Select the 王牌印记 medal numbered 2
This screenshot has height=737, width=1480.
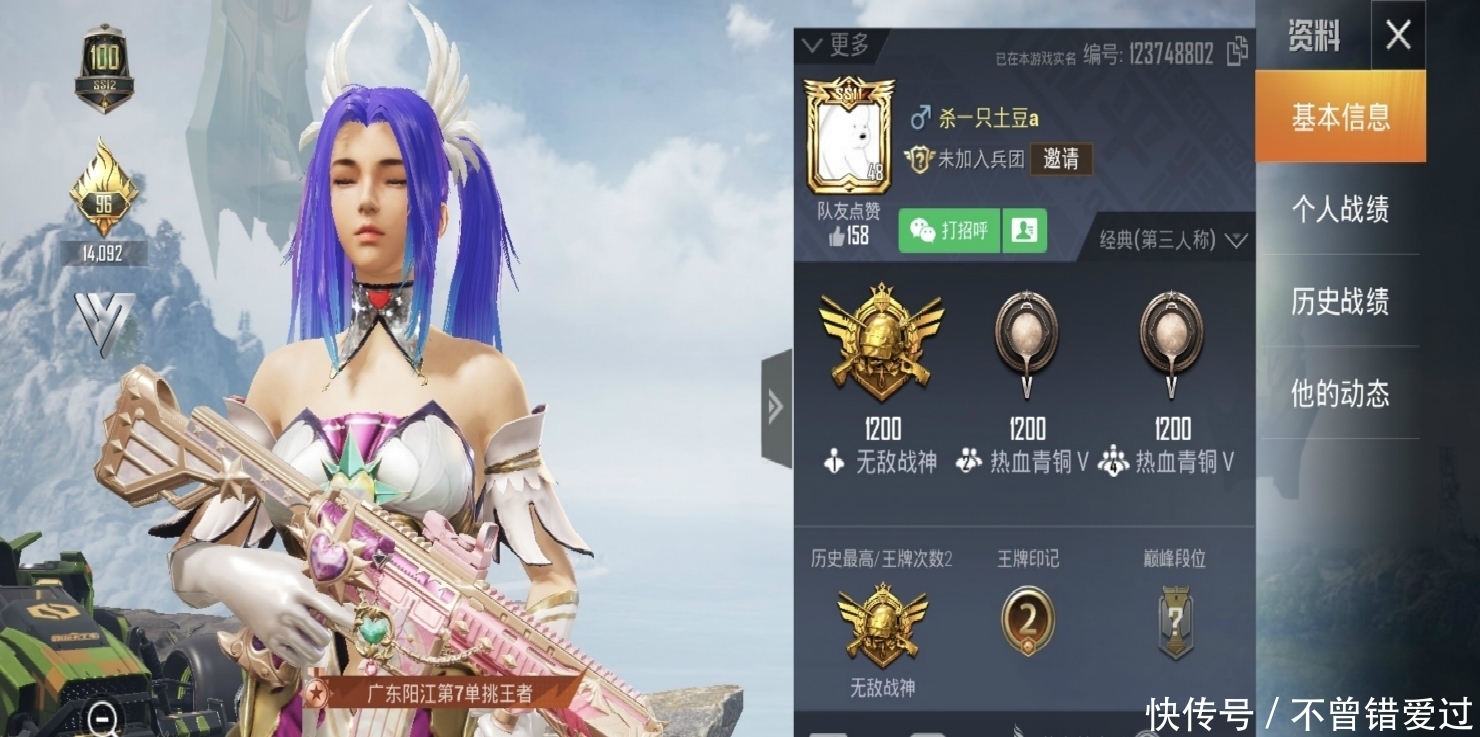(x=1027, y=620)
